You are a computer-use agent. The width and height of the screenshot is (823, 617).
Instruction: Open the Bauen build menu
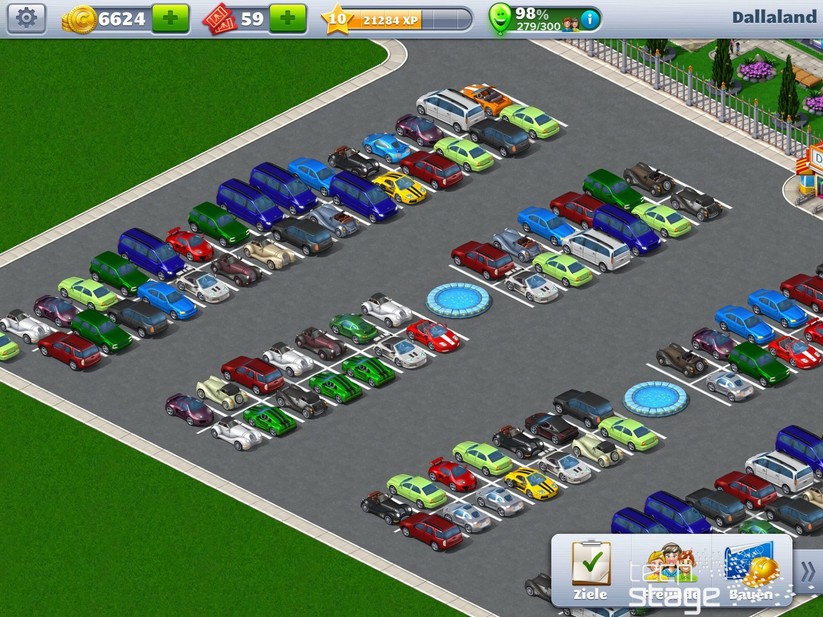click(x=752, y=571)
